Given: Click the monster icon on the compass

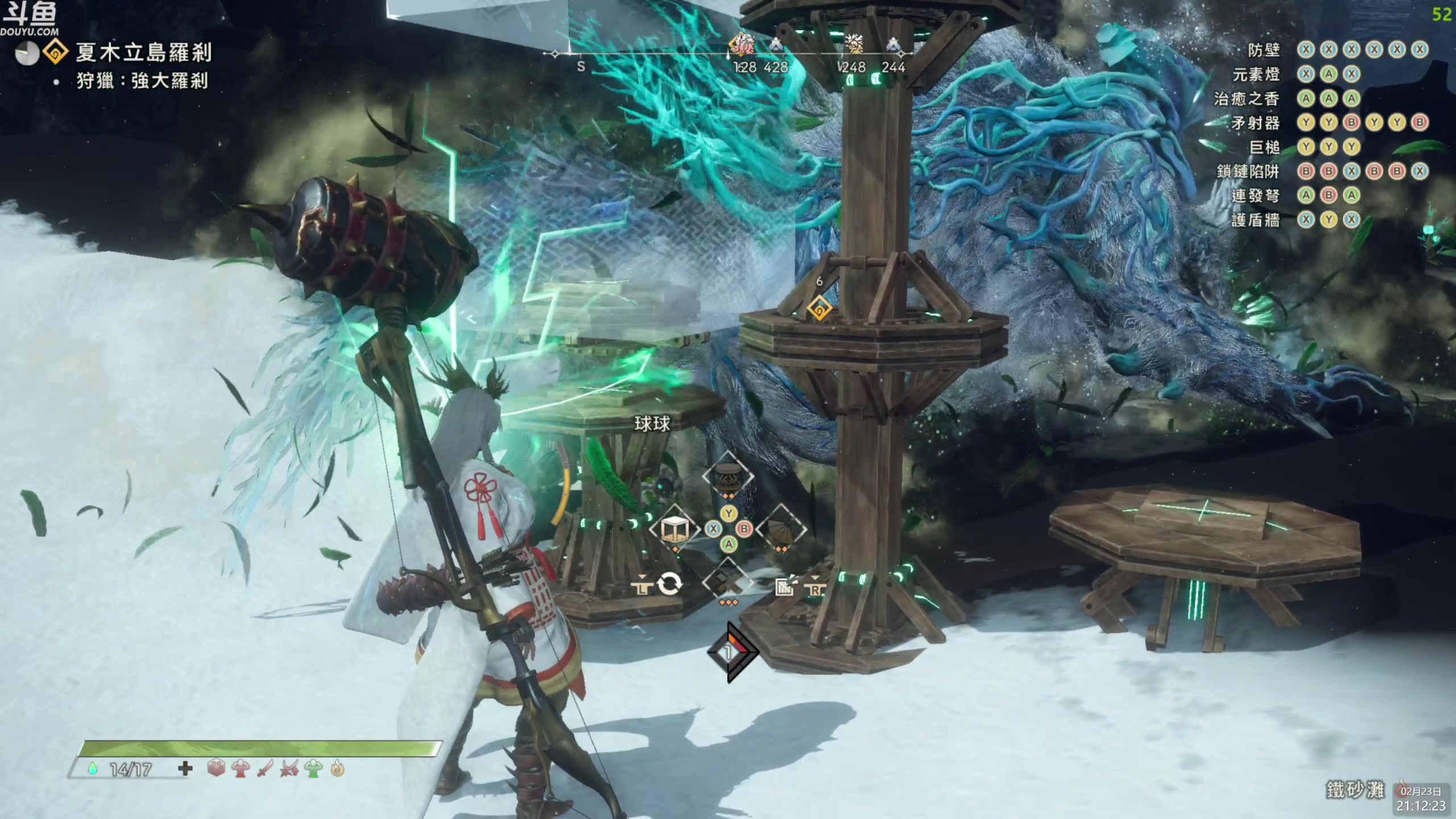Looking at the screenshot, I should point(742,44).
